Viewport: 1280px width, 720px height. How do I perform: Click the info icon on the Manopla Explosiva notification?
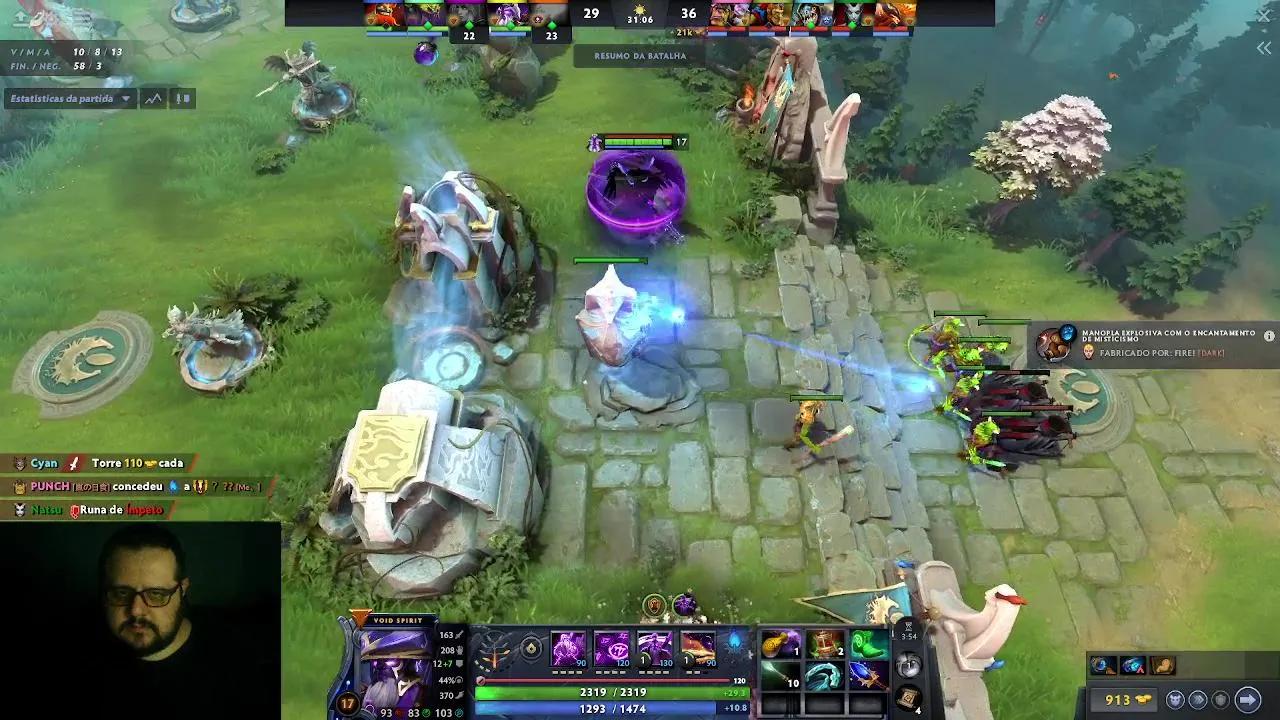(x=1269, y=335)
